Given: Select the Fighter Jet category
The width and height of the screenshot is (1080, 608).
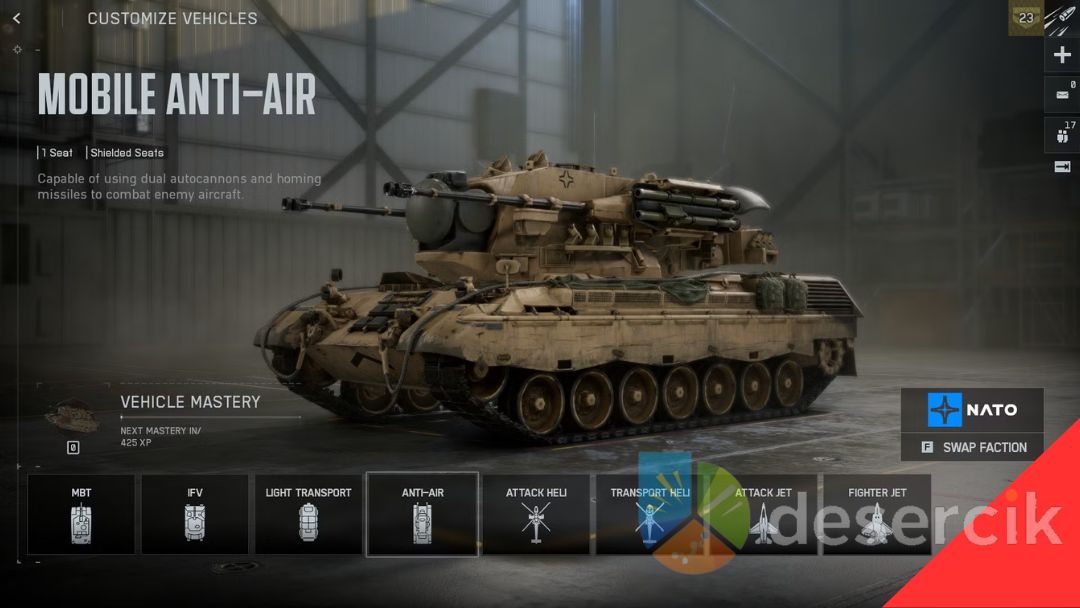Looking at the screenshot, I should [877, 514].
